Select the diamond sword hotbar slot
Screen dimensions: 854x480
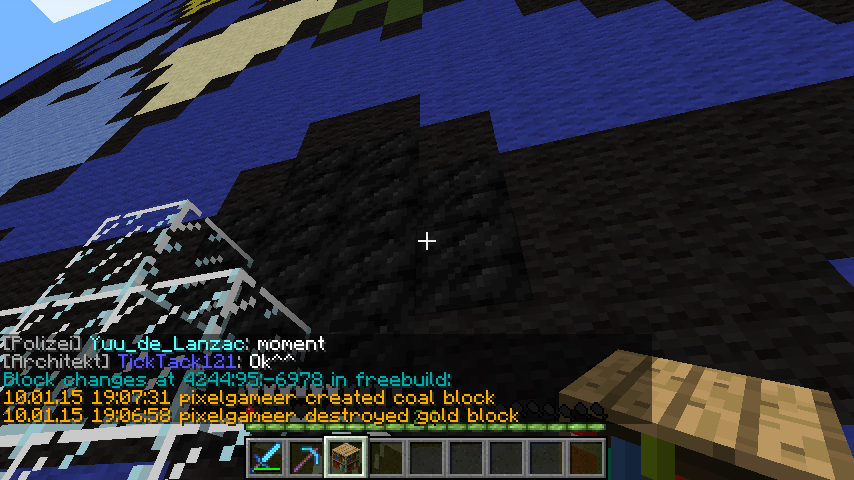tap(267, 457)
